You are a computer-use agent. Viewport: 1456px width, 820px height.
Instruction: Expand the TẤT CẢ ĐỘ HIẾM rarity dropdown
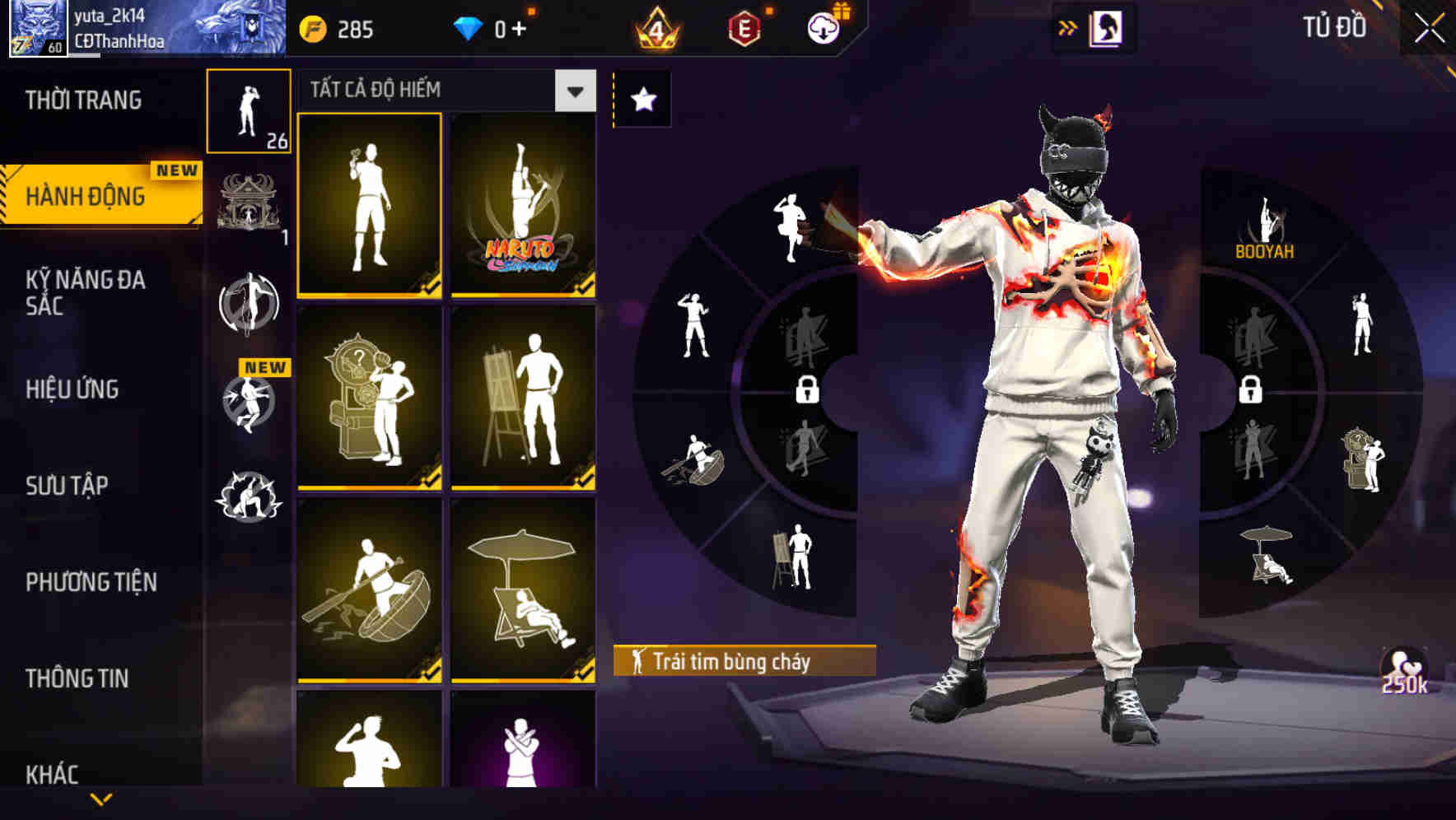click(x=575, y=91)
